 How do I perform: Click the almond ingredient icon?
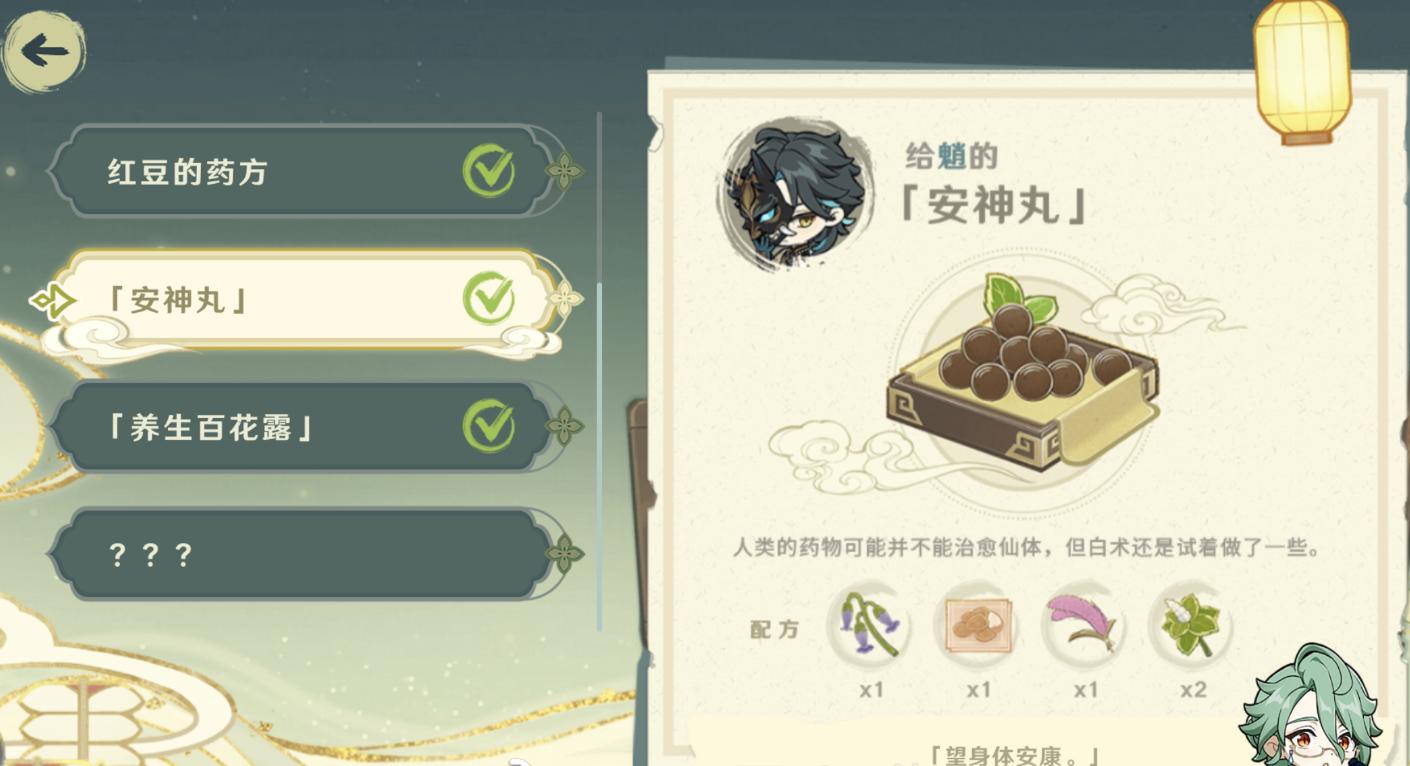[977, 626]
